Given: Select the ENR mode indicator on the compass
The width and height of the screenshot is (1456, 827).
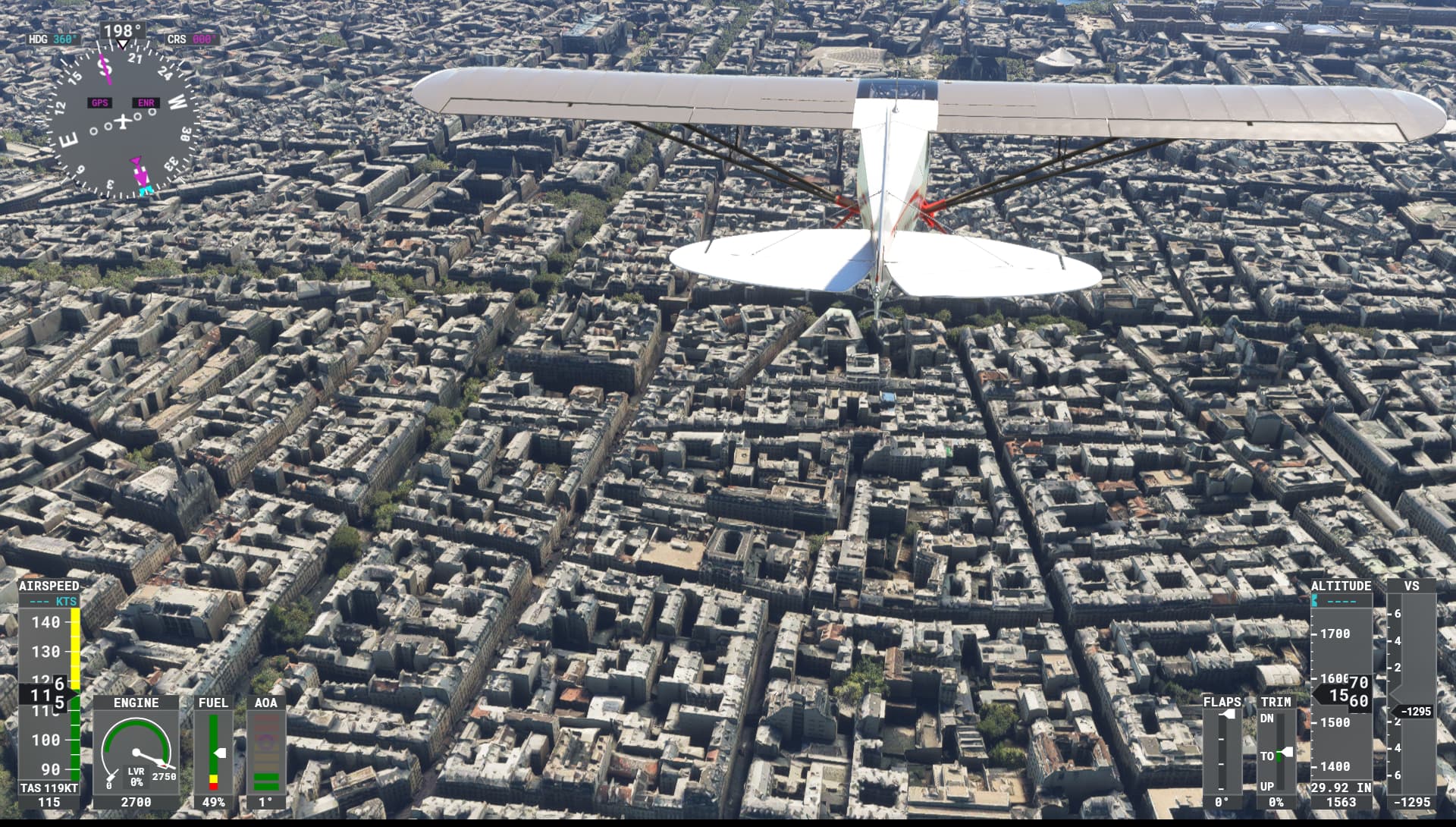Looking at the screenshot, I should coord(146,102).
